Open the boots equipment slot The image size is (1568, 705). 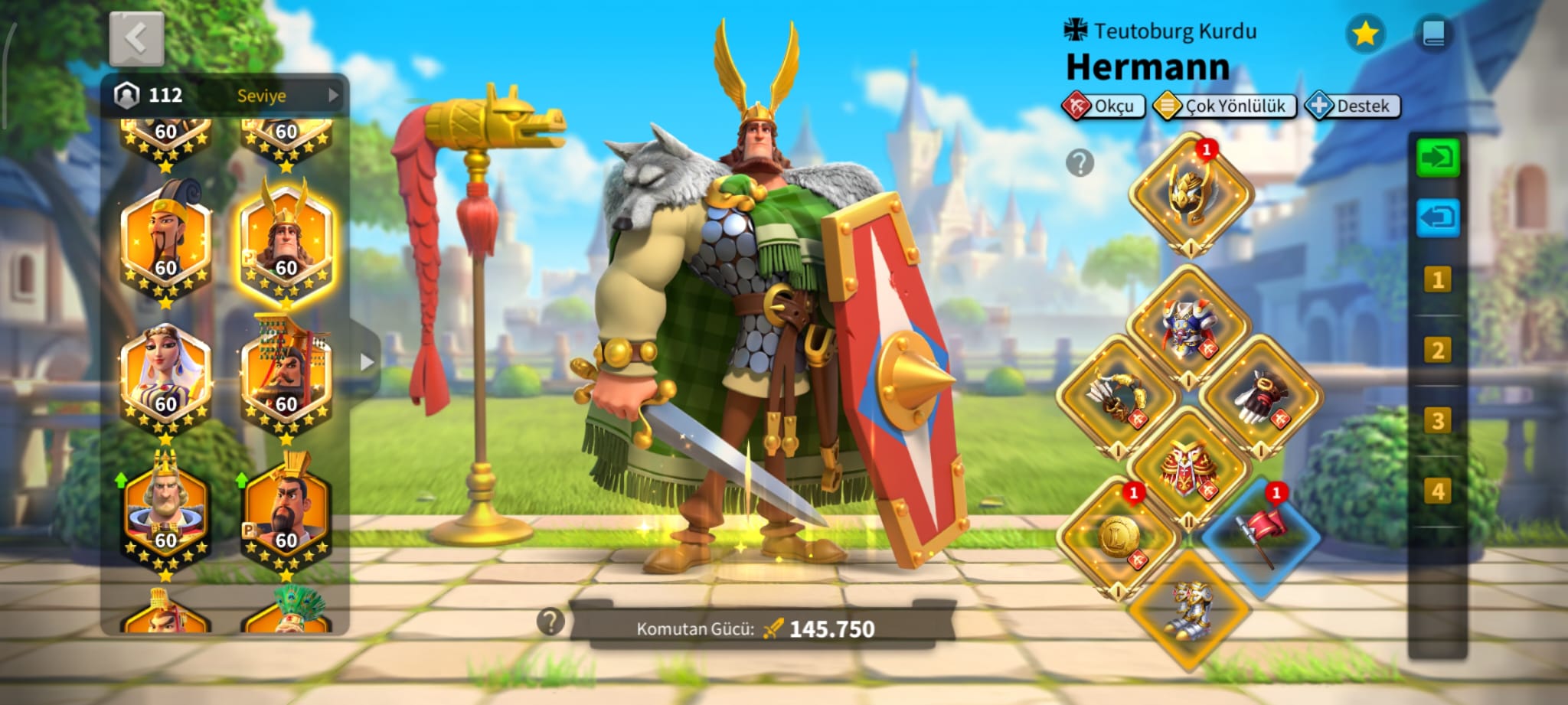(1189, 609)
